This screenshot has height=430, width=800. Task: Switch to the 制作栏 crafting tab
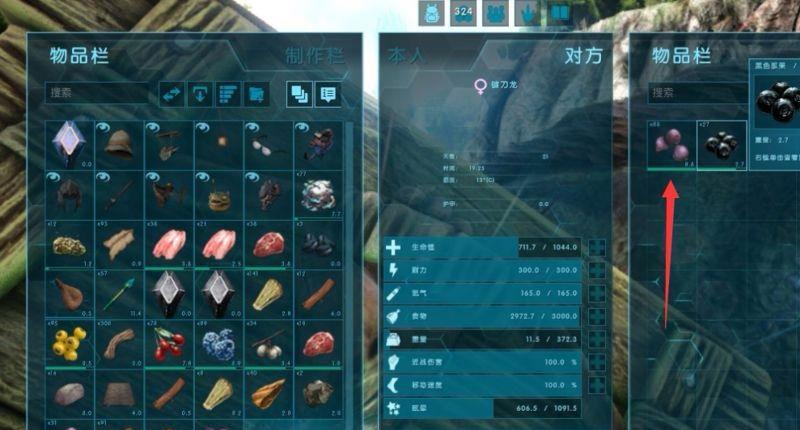(x=308, y=57)
